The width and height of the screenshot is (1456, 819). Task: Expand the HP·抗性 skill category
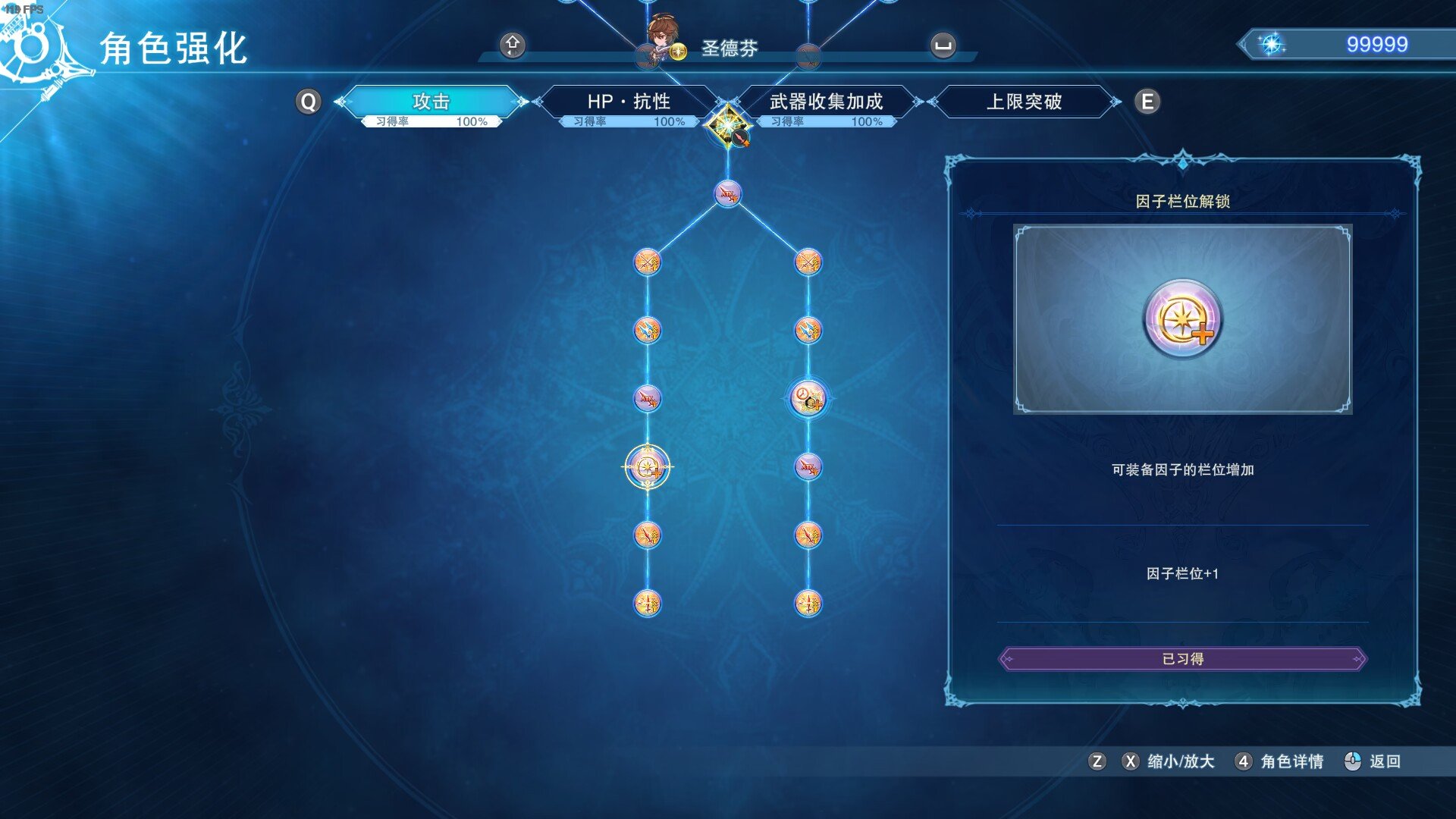(630, 101)
